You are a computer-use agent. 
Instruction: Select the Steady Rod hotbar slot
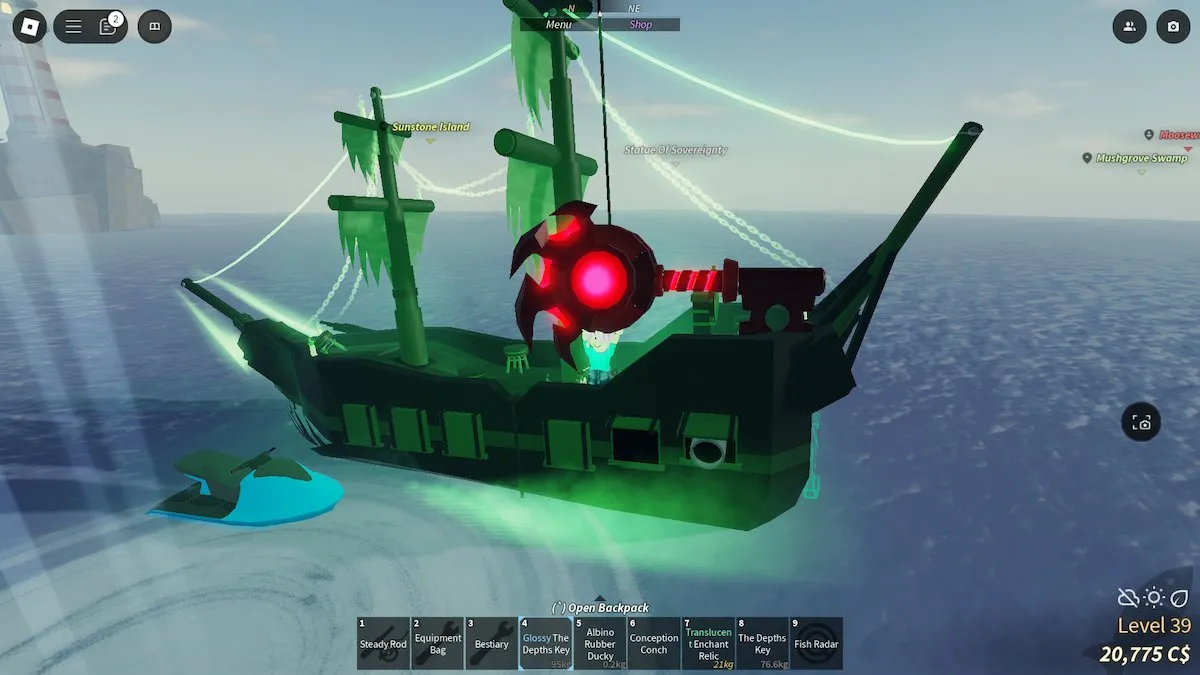[383, 643]
